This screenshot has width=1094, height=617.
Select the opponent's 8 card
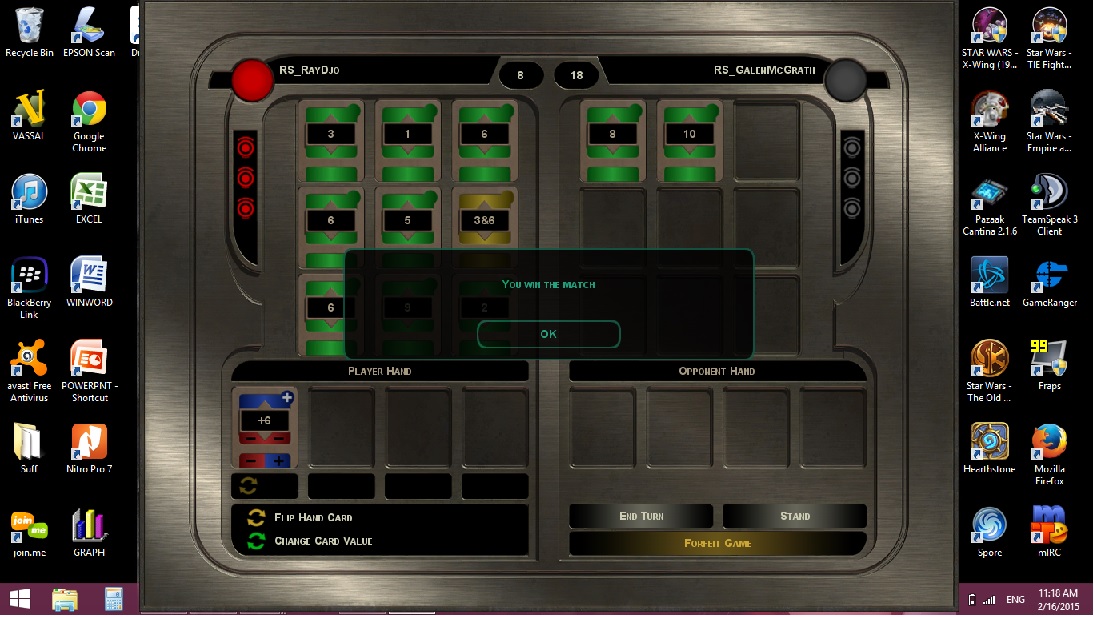pyautogui.click(x=613, y=134)
